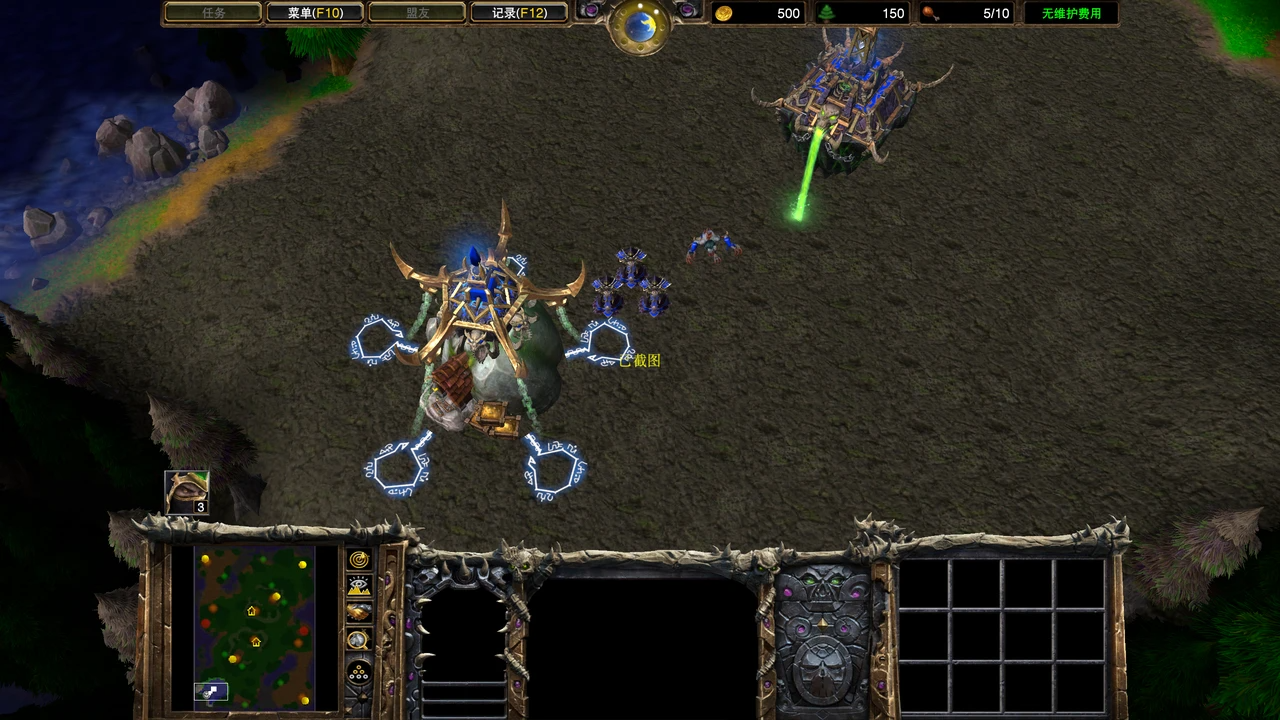This screenshot has width=1280, height=720.
Task: Open the 菜单 (F10) game menu
Action: (314, 13)
